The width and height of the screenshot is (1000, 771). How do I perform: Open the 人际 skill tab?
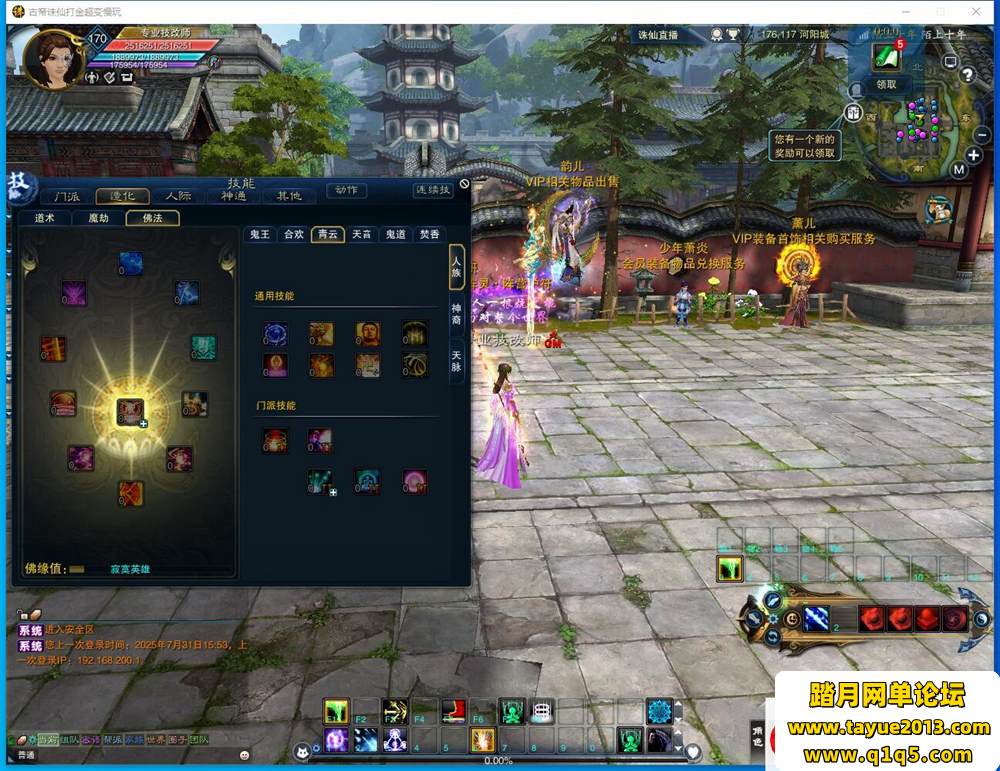click(178, 196)
